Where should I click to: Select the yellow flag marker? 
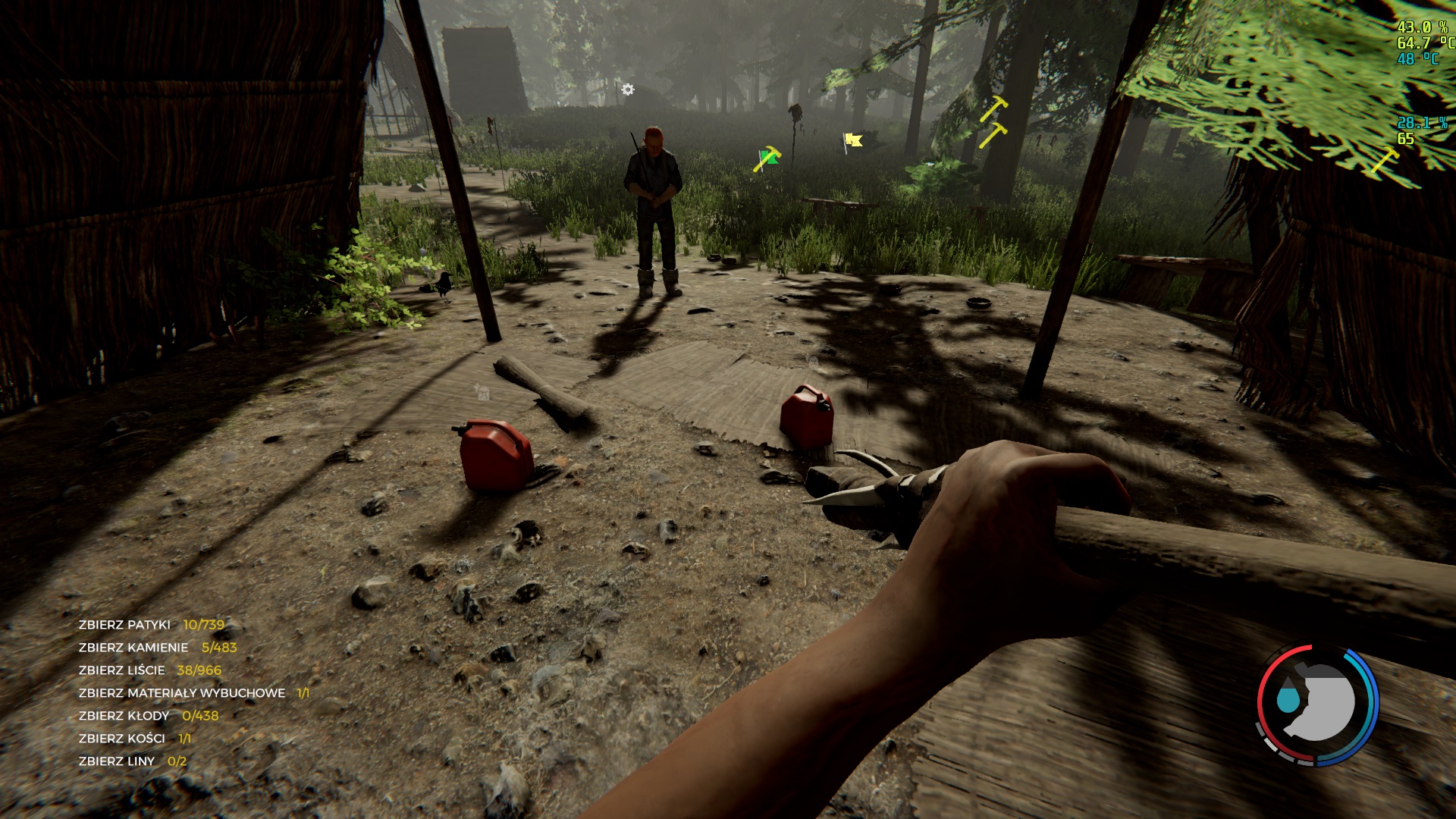click(853, 140)
